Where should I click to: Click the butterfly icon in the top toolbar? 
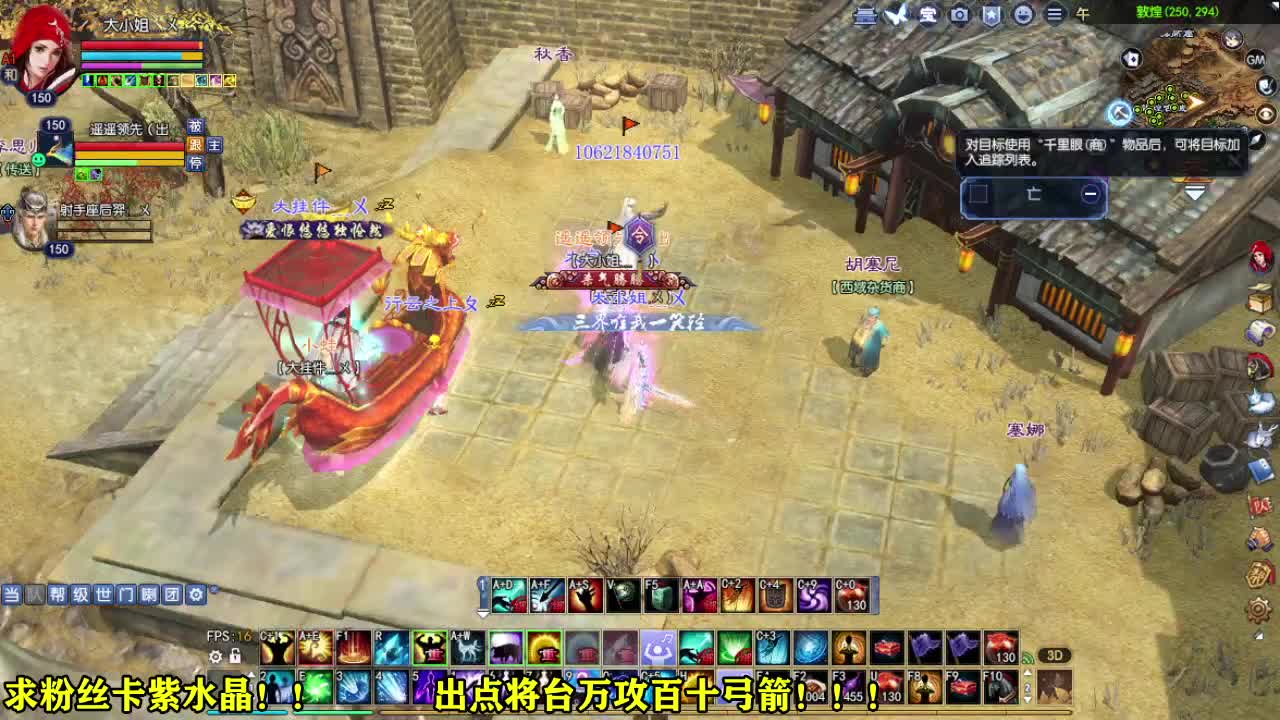pyautogui.click(x=894, y=14)
